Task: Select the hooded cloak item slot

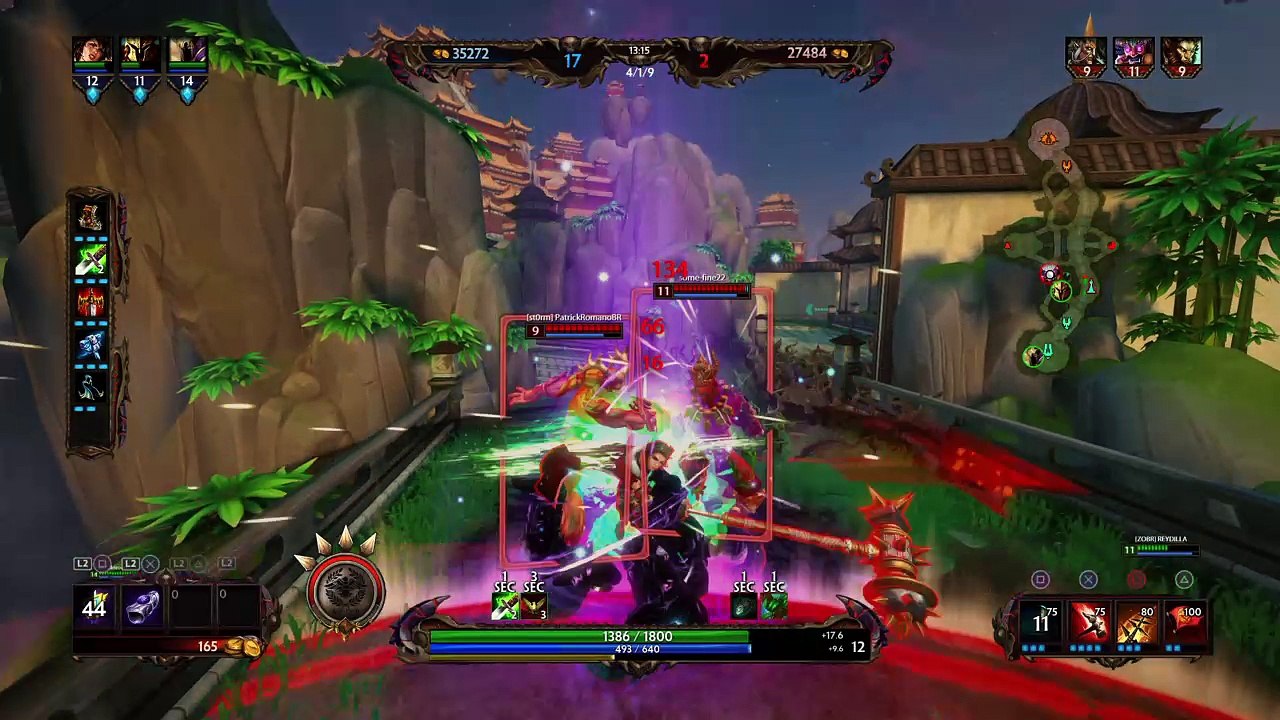Action: [91, 387]
